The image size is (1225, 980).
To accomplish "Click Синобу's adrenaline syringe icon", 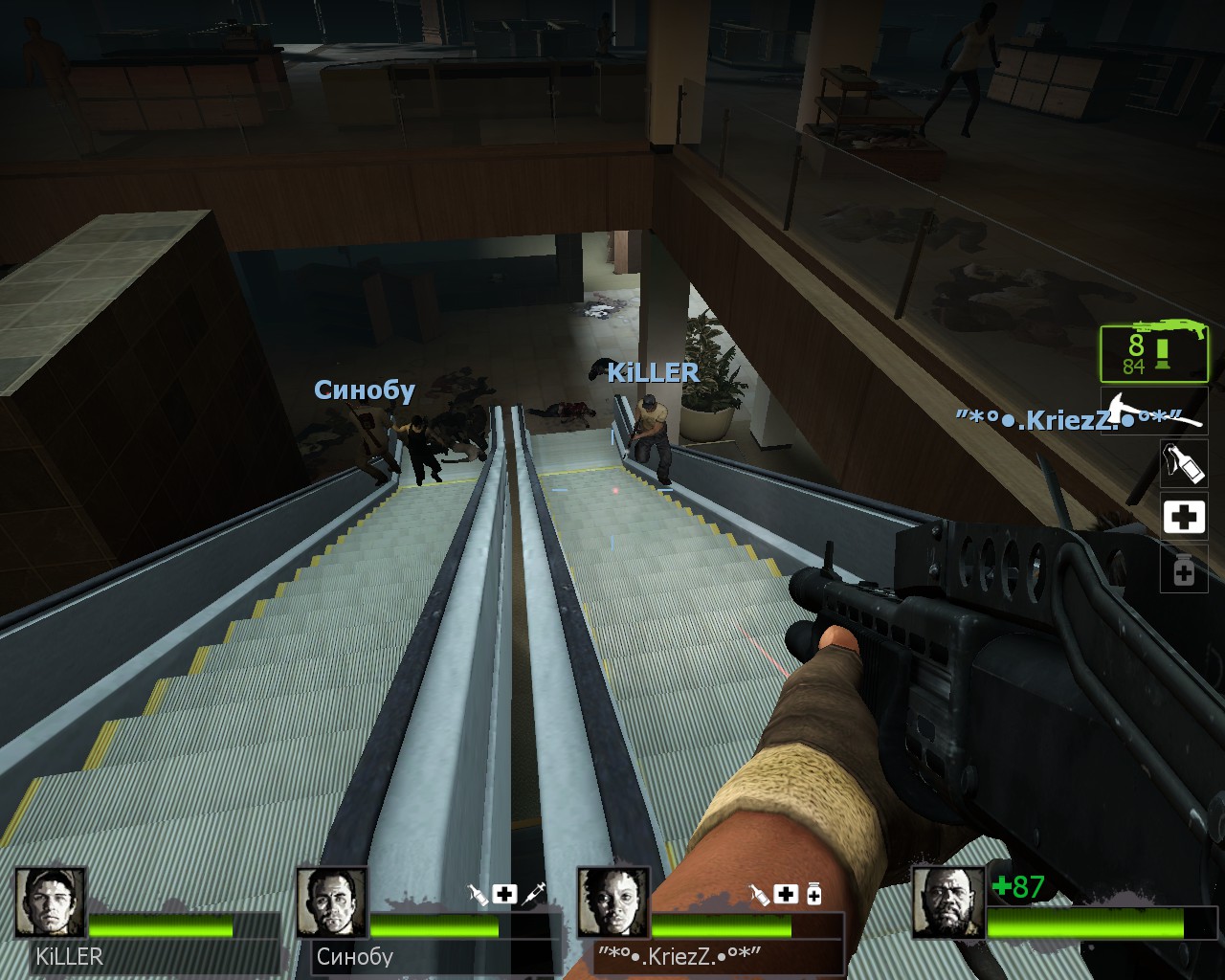I will [x=534, y=894].
